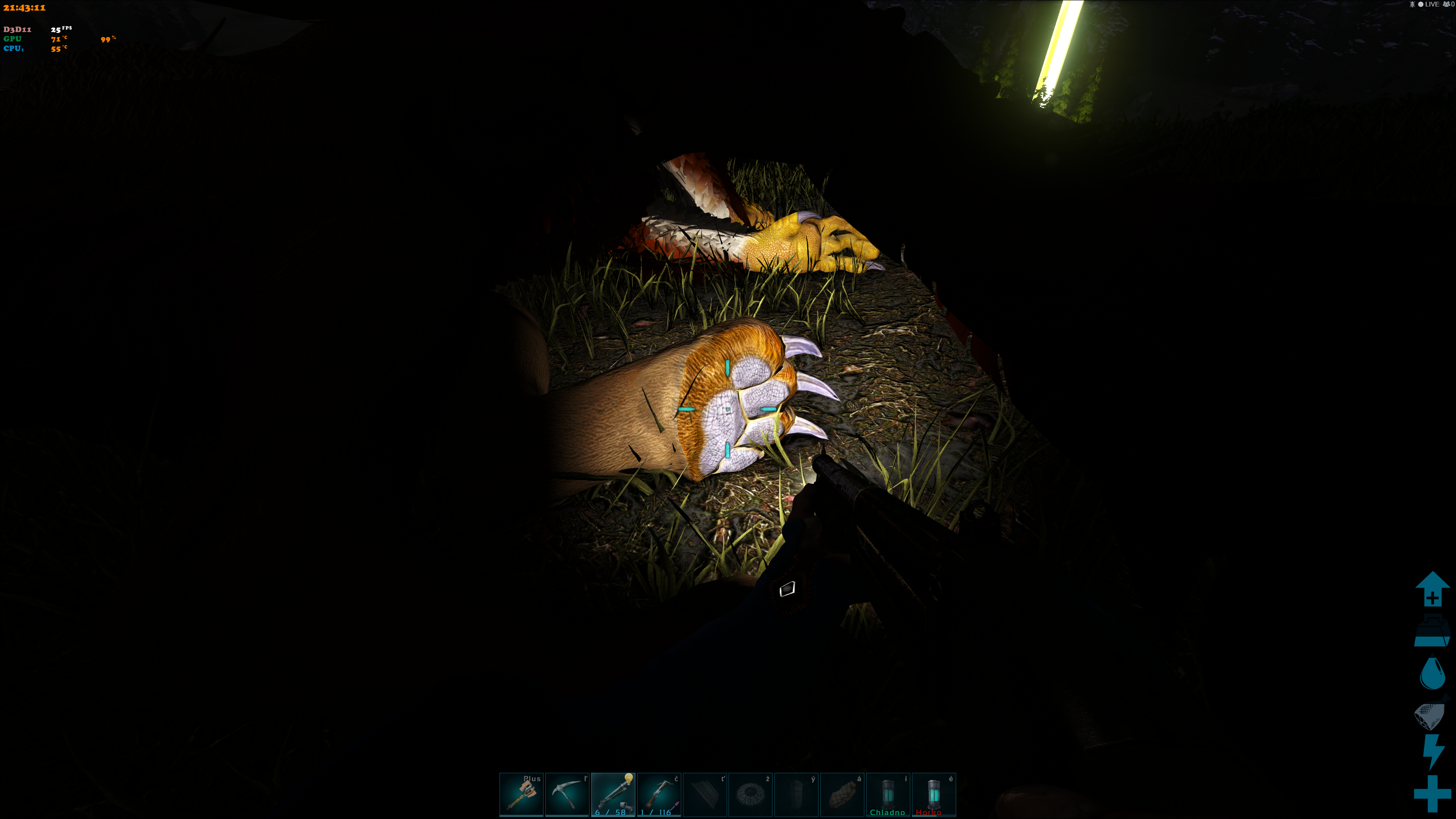Viewport: 1456px width, 819px height.
Task: Click the water drop status icon
Action: coord(1432,673)
